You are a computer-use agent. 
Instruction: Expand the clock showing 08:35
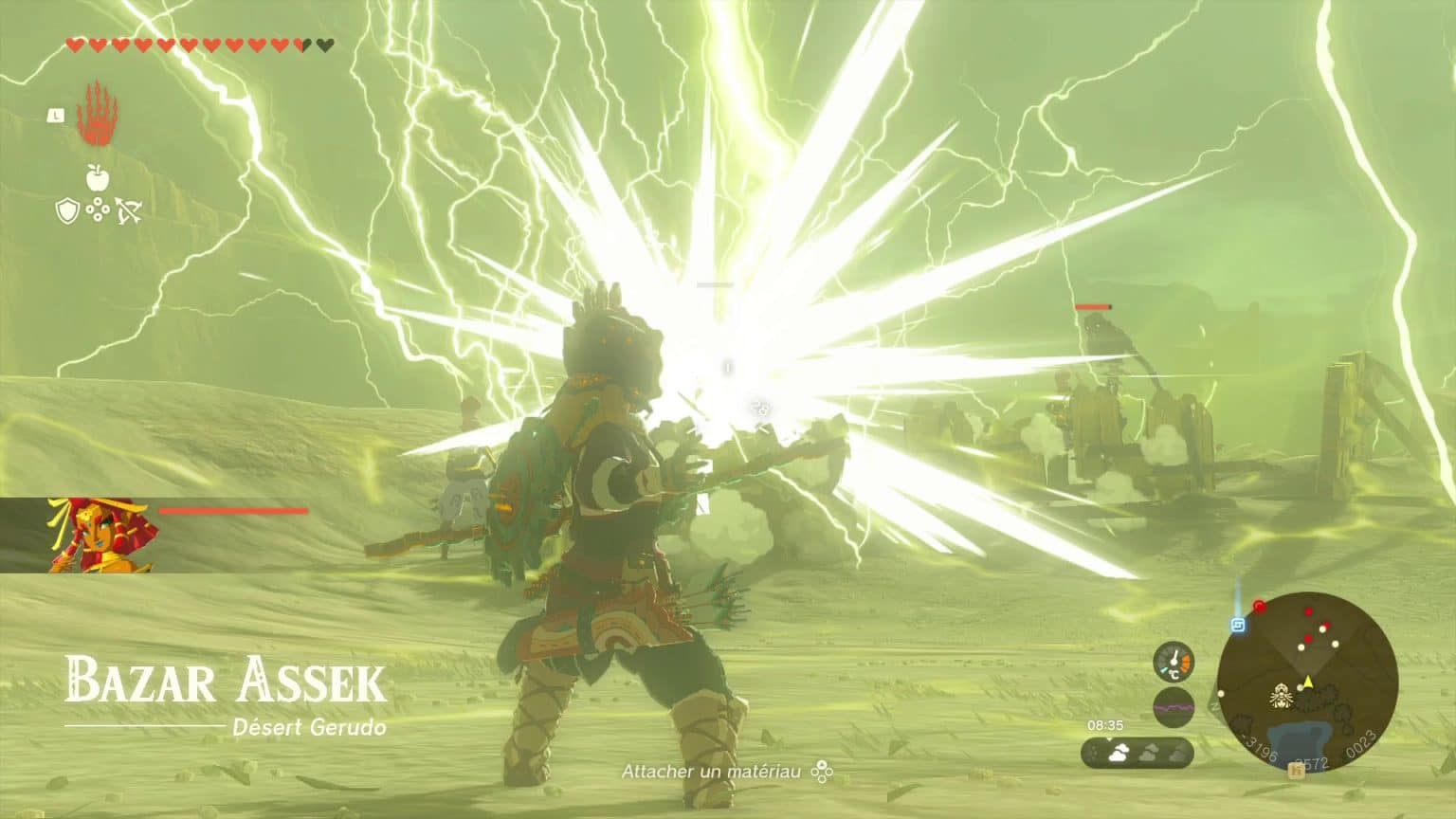click(x=1105, y=725)
